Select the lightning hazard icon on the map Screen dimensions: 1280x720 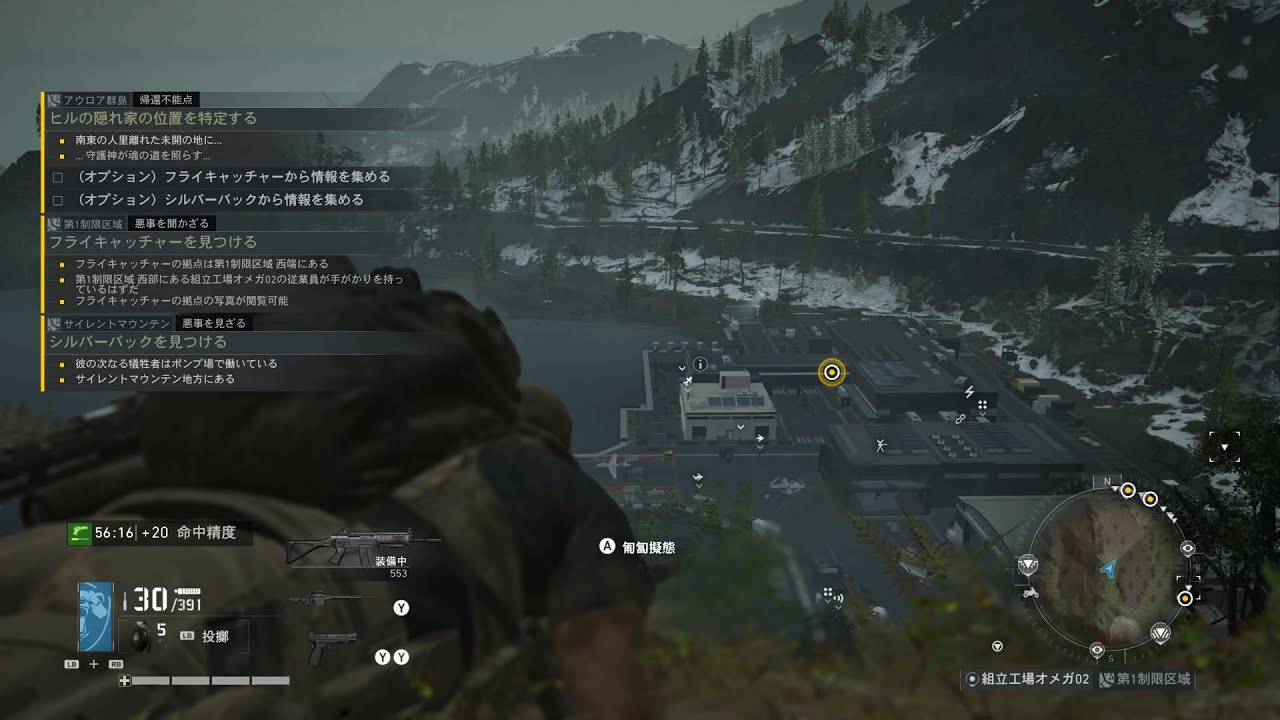coord(970,390)
